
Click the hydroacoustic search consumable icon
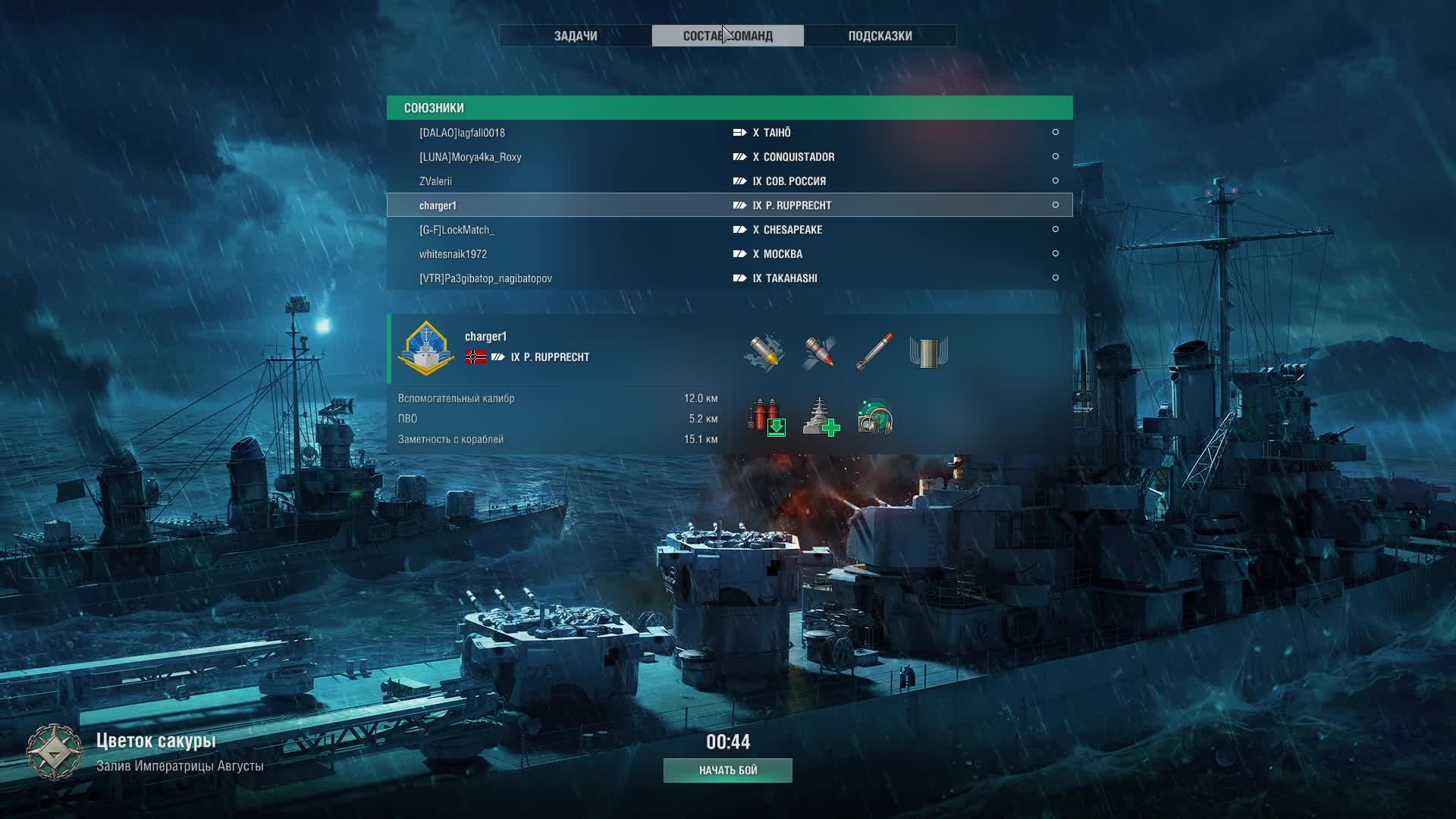(875, 417)
